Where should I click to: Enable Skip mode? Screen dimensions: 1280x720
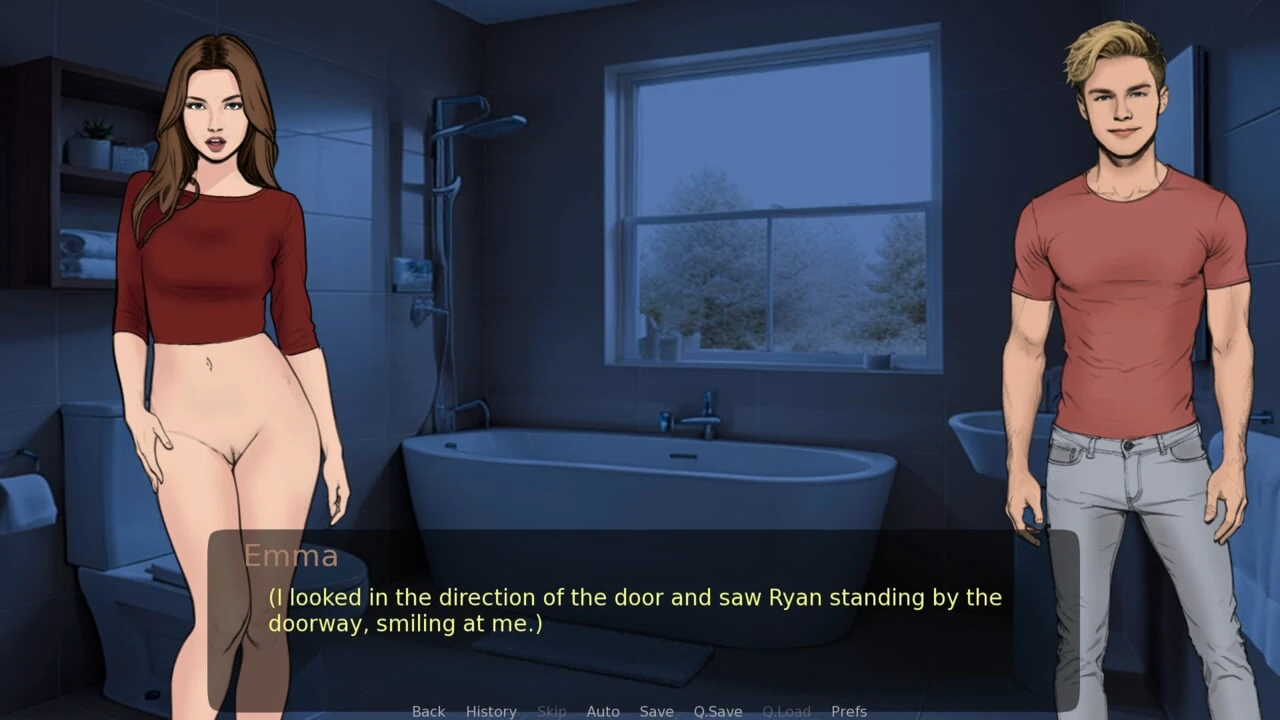[551, 711]
